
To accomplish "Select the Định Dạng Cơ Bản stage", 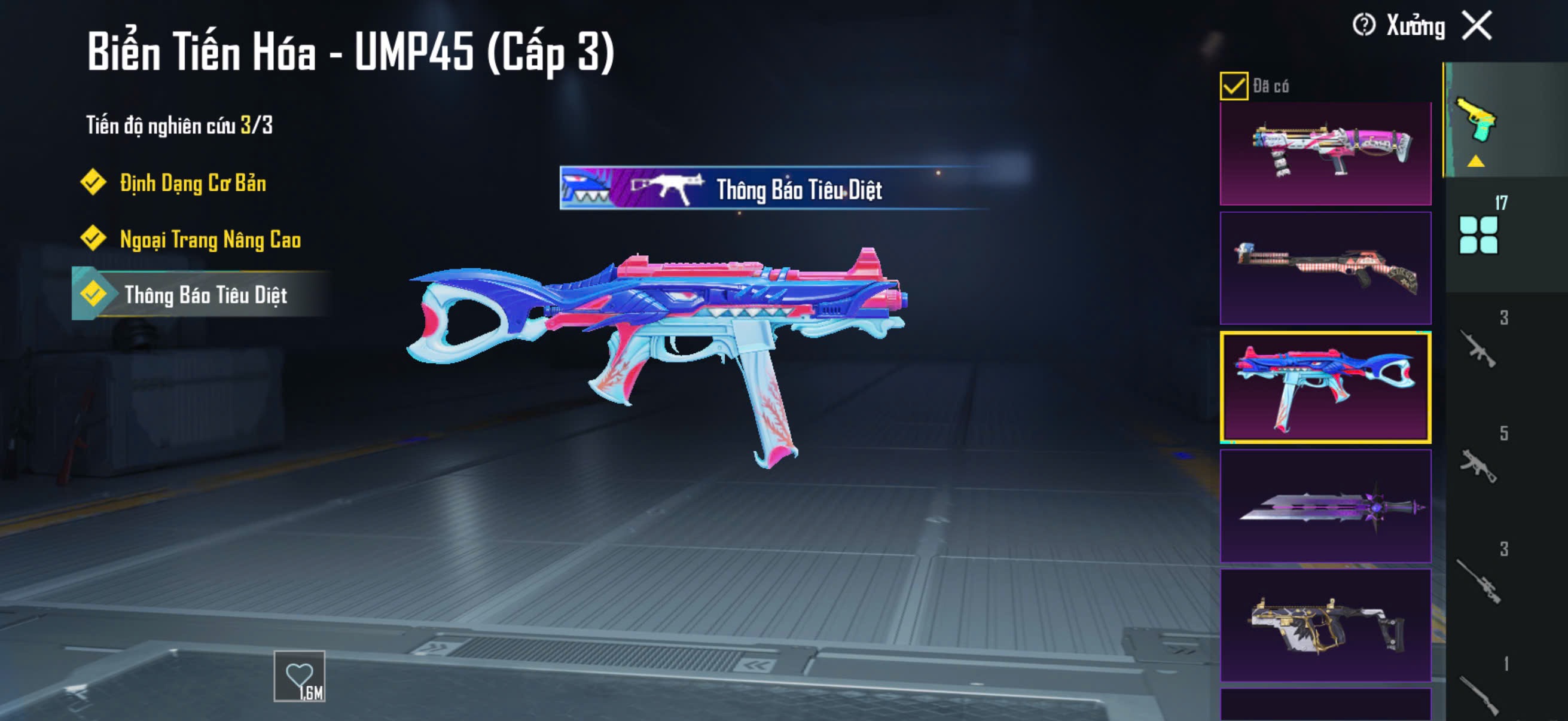I will click(192, 183).
